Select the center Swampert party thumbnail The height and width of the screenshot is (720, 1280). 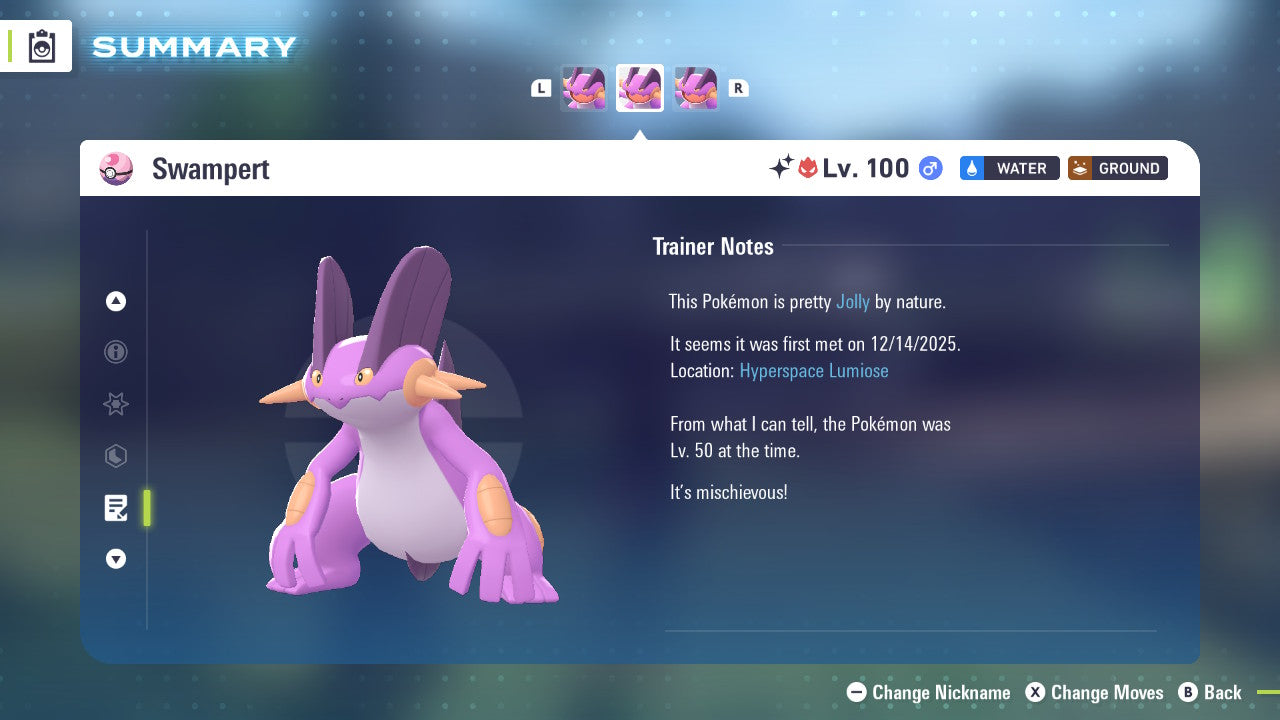coord(640,88)
